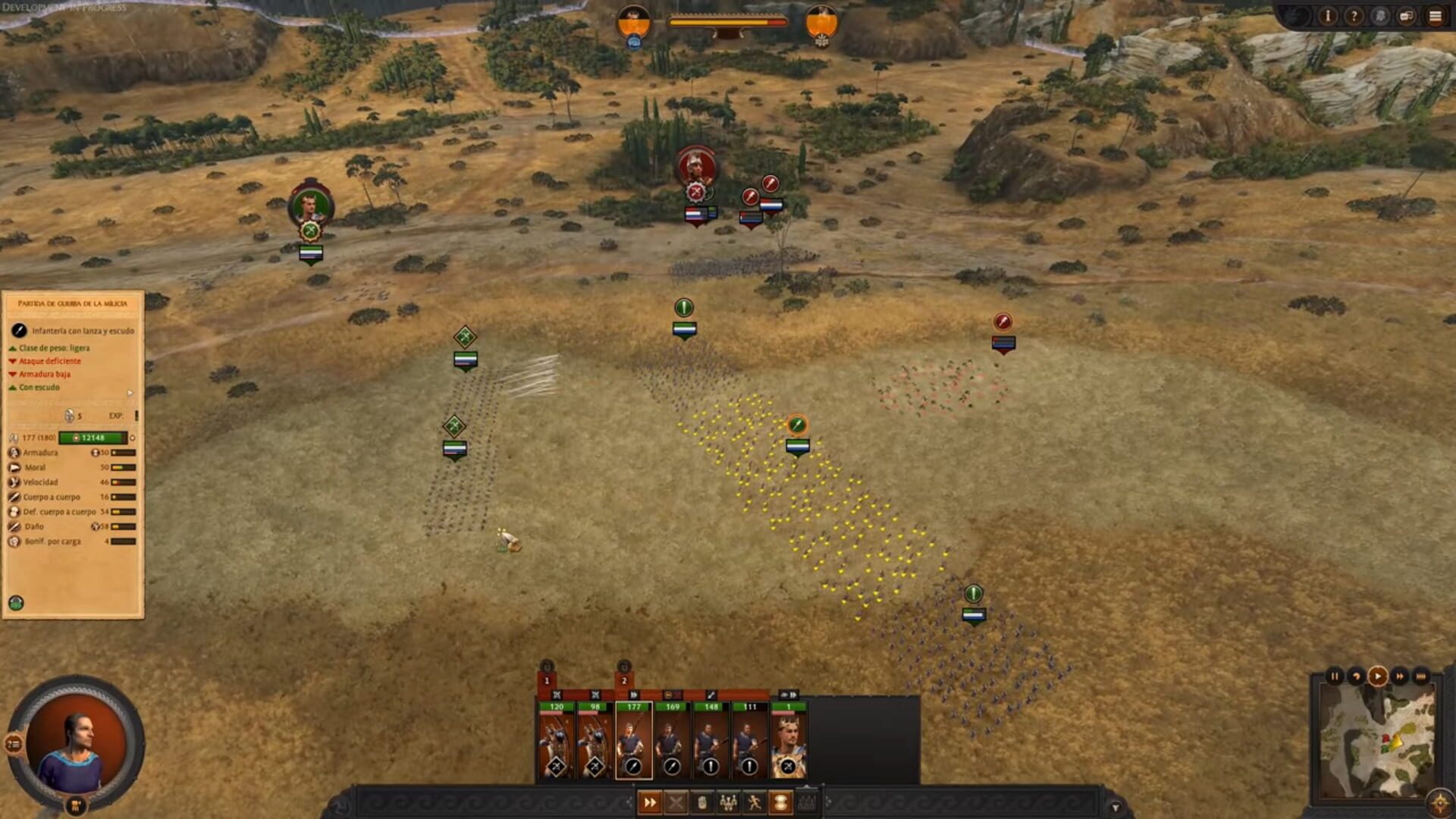1456x819 pixels.
Task: Open help with the question mark icon
Action: click(1354, 16)
